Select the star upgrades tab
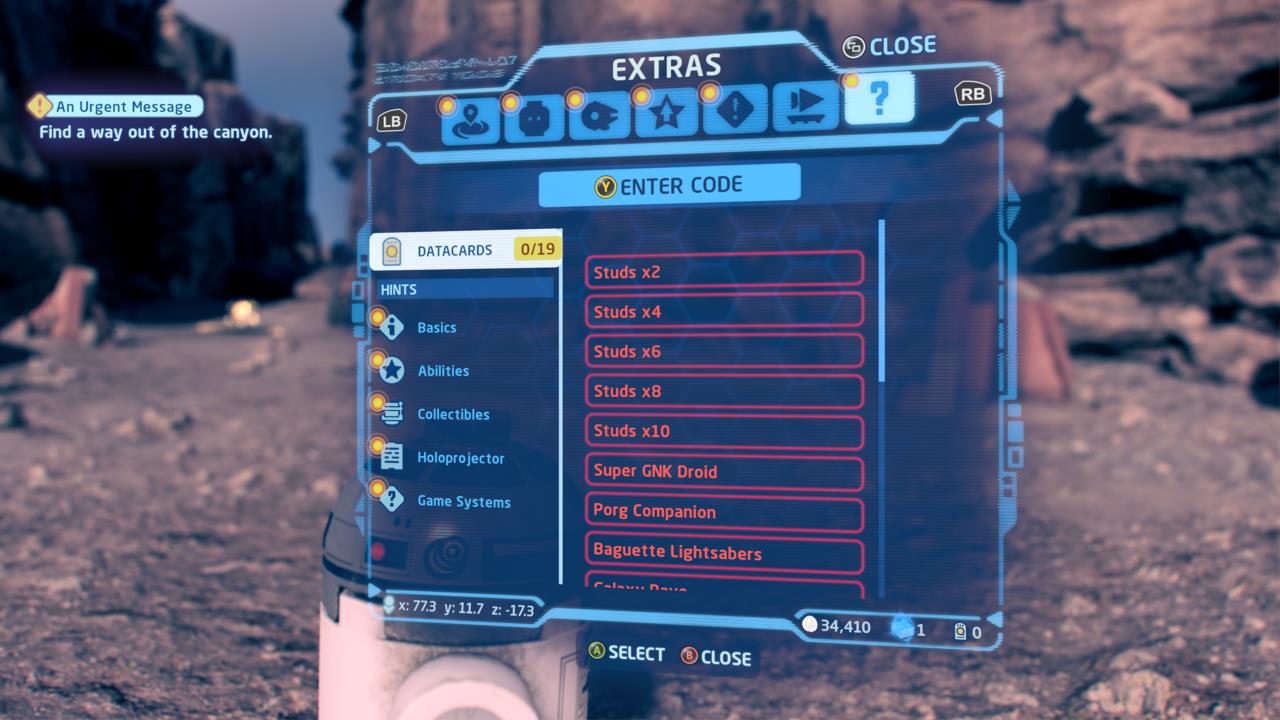The height and width of the screenshot is (720, 1280). (666, 114)
